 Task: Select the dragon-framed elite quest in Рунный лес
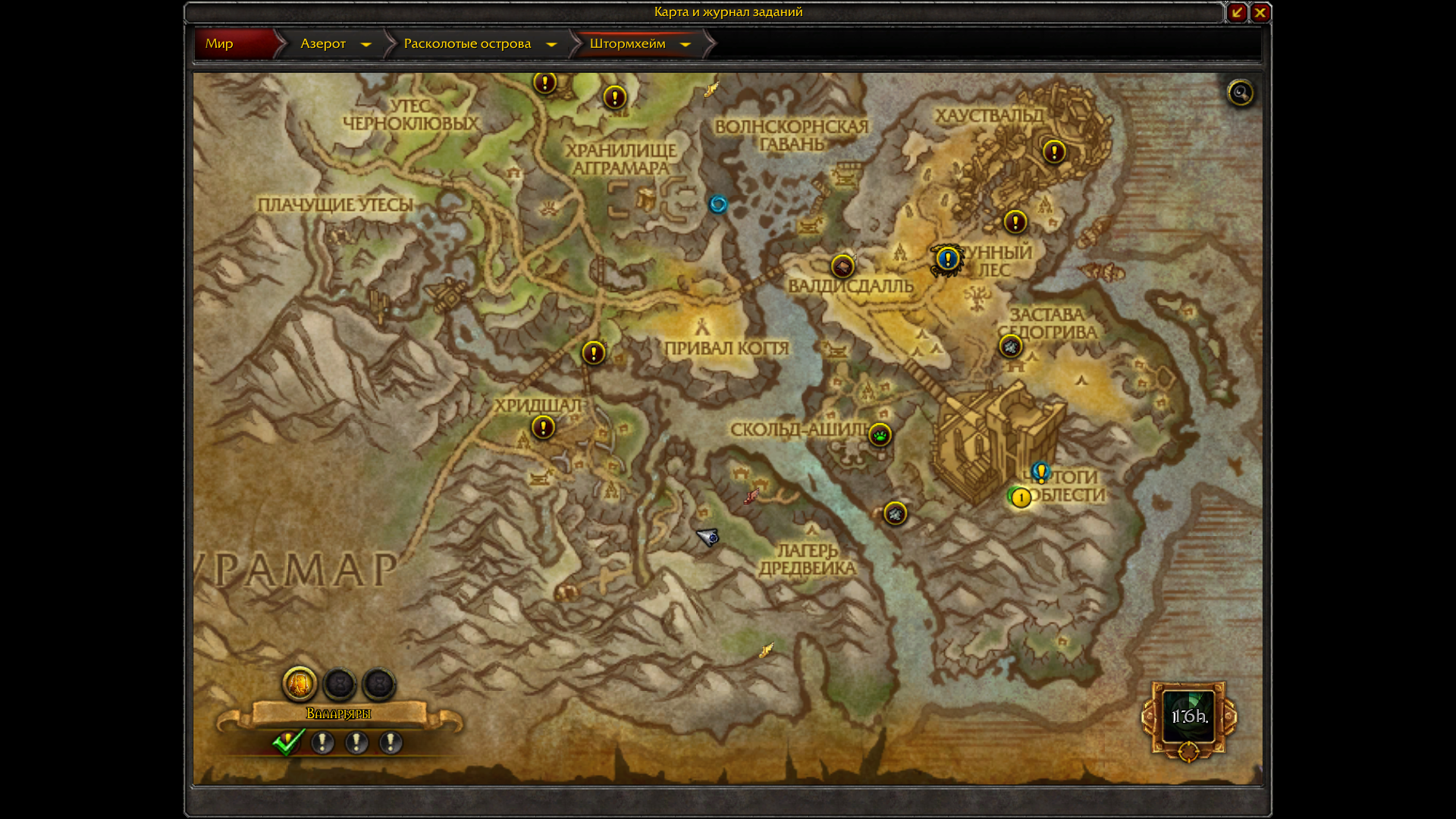pos(947,259)
